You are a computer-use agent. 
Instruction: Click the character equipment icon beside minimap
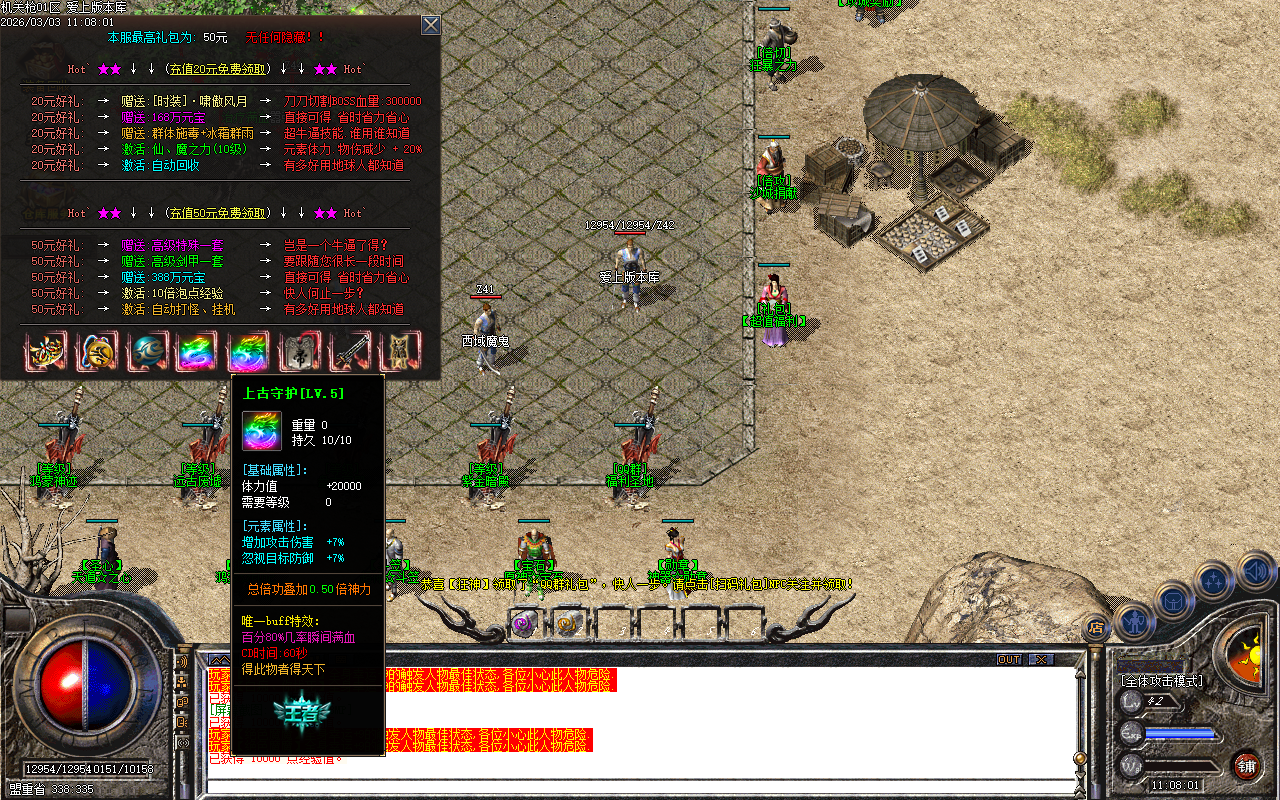(x=1135, y=621)
